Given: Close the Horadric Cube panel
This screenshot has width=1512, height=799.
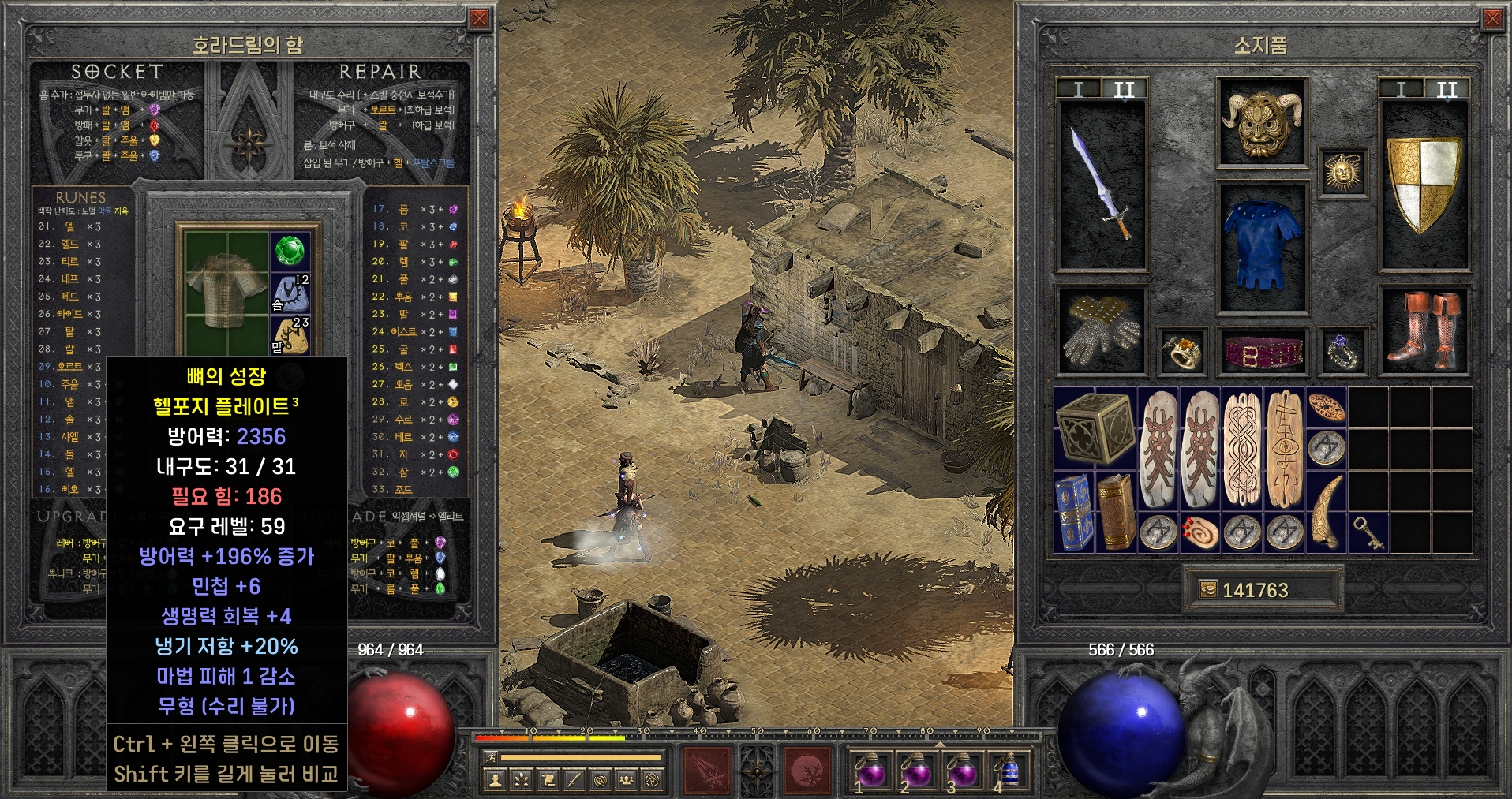Looking at the screenshot, I should (479, 19).
